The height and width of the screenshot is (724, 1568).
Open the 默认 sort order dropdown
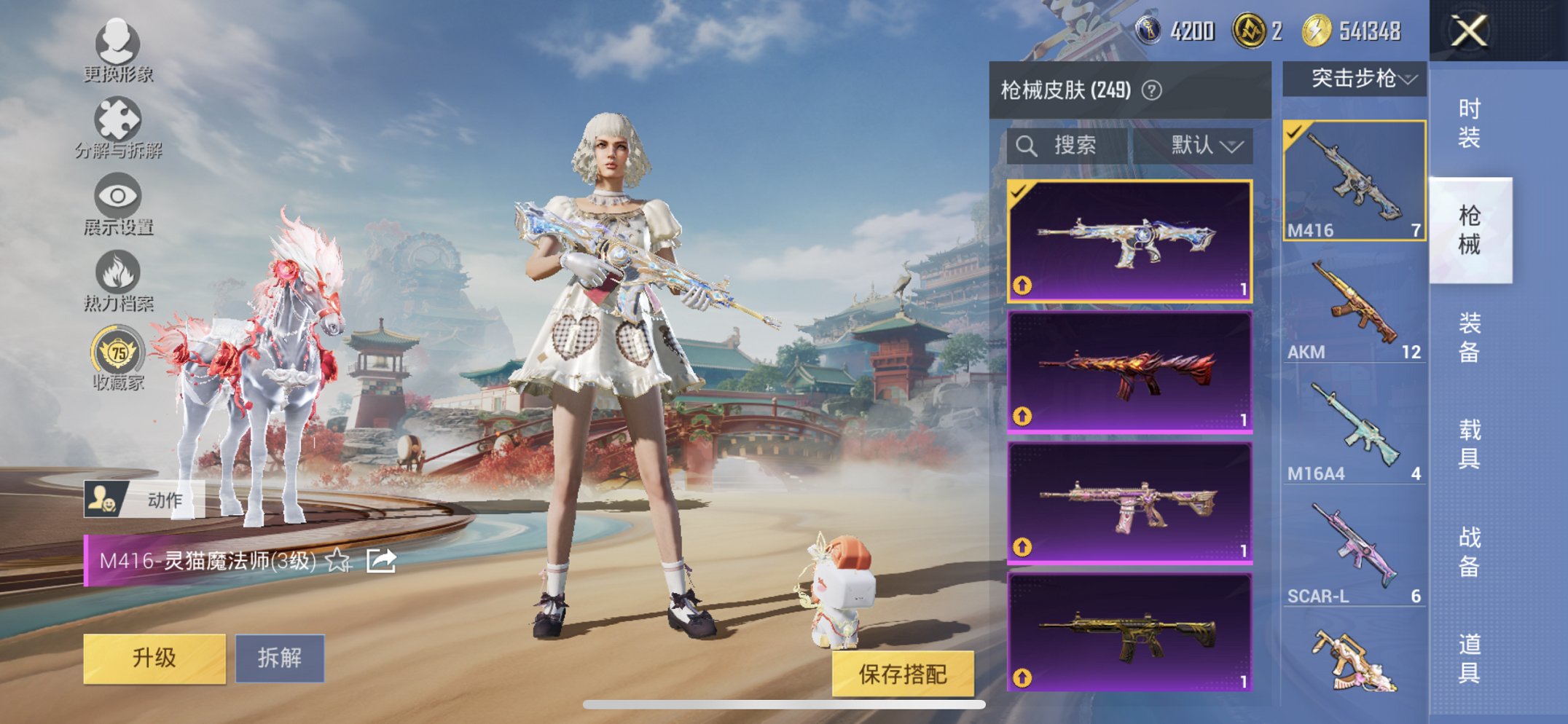(1204, 145)
